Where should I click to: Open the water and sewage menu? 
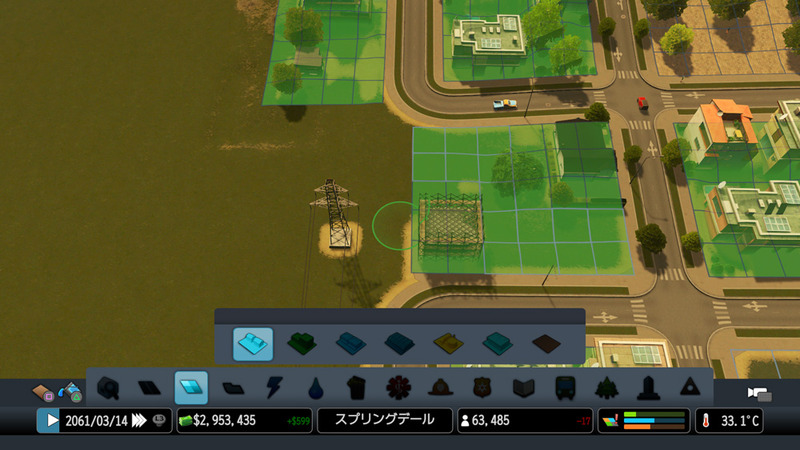316,387
